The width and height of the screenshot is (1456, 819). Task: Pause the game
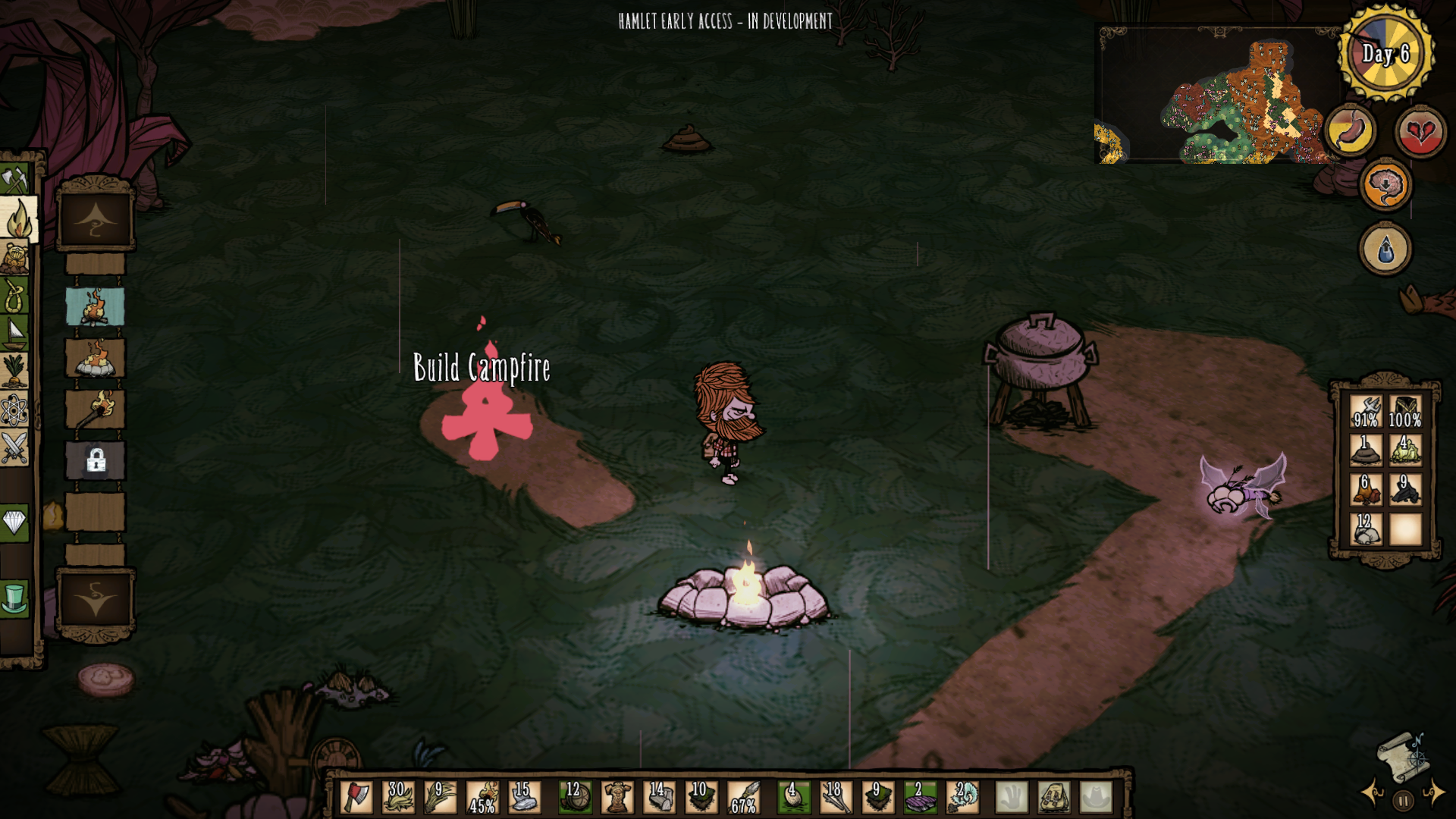pos(1403,800)
